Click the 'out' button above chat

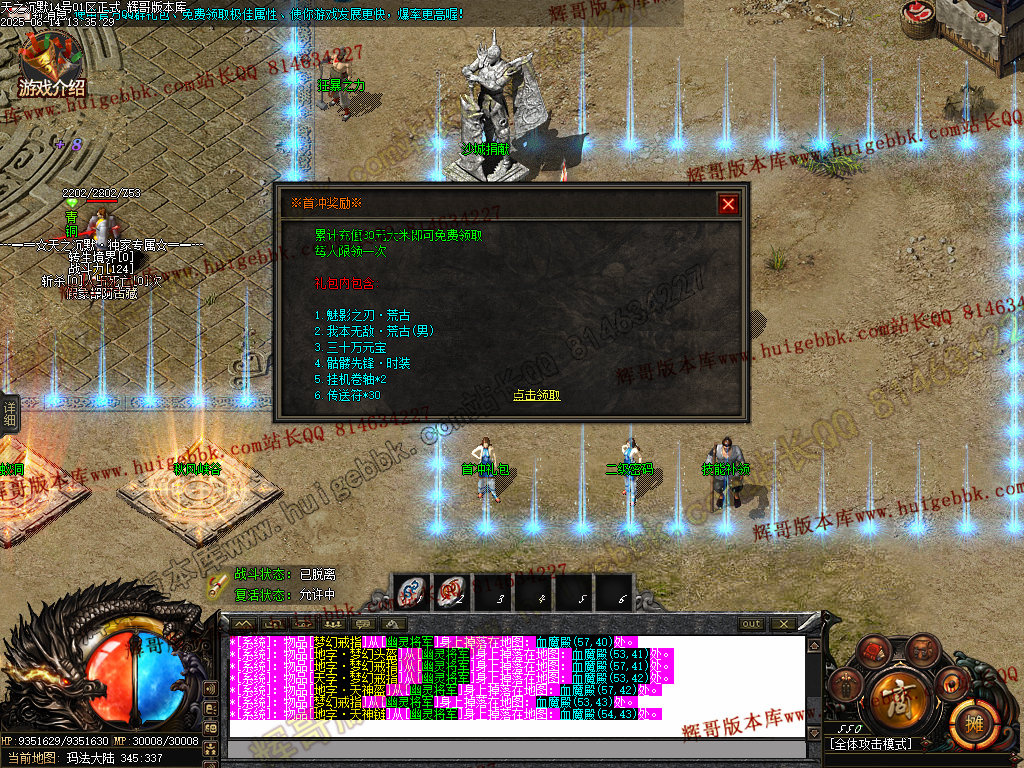coord(751,624)
